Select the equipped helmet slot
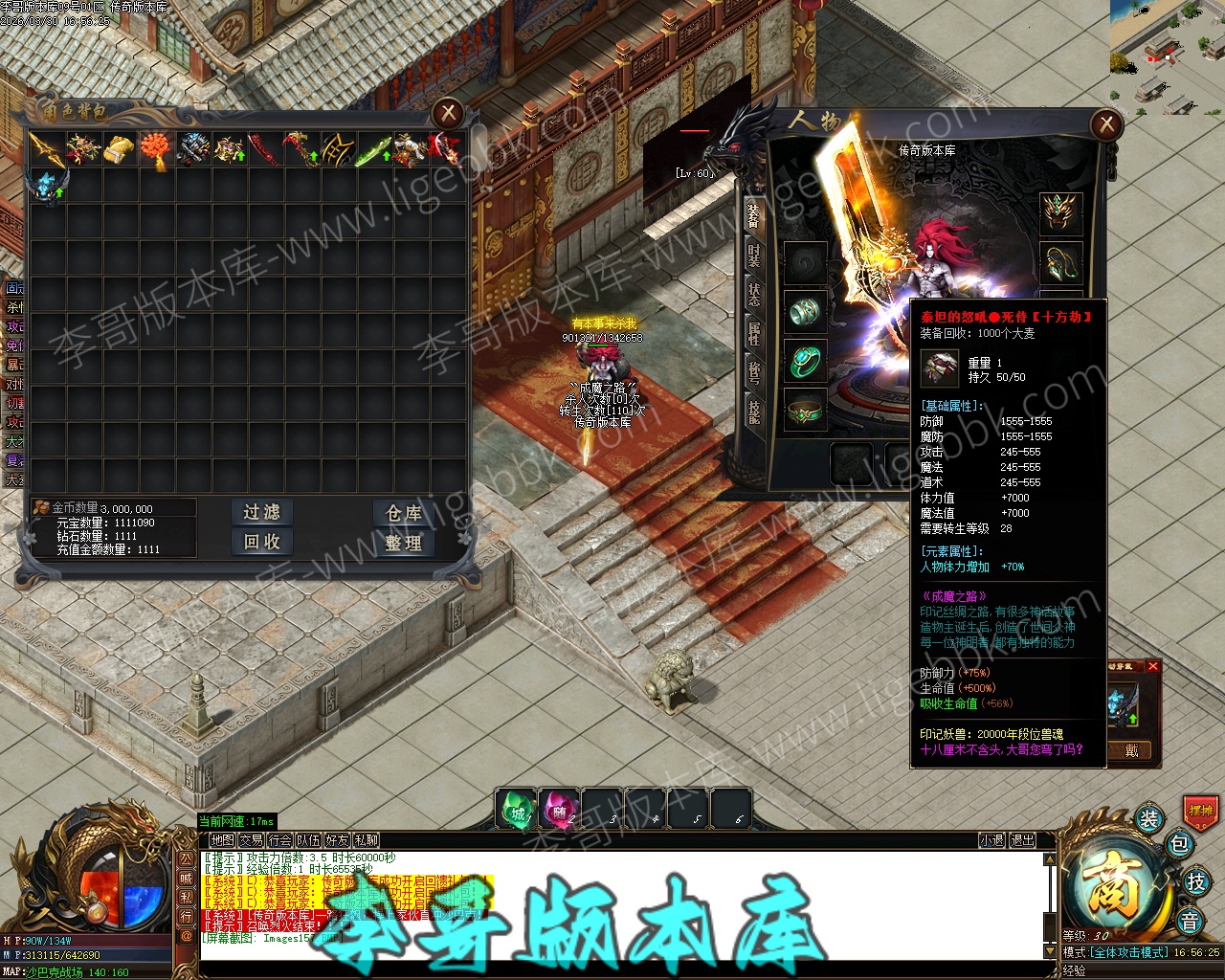The height and width of the screenshot is (980, 1225). point(1061,213)
